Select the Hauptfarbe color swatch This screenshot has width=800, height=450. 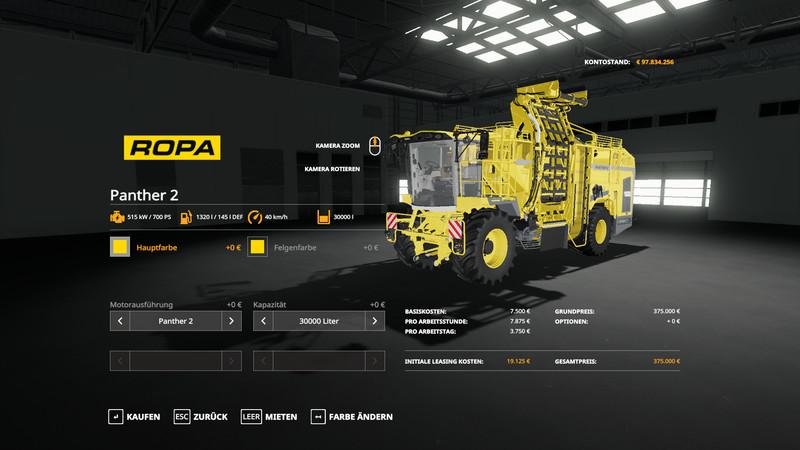120,247
